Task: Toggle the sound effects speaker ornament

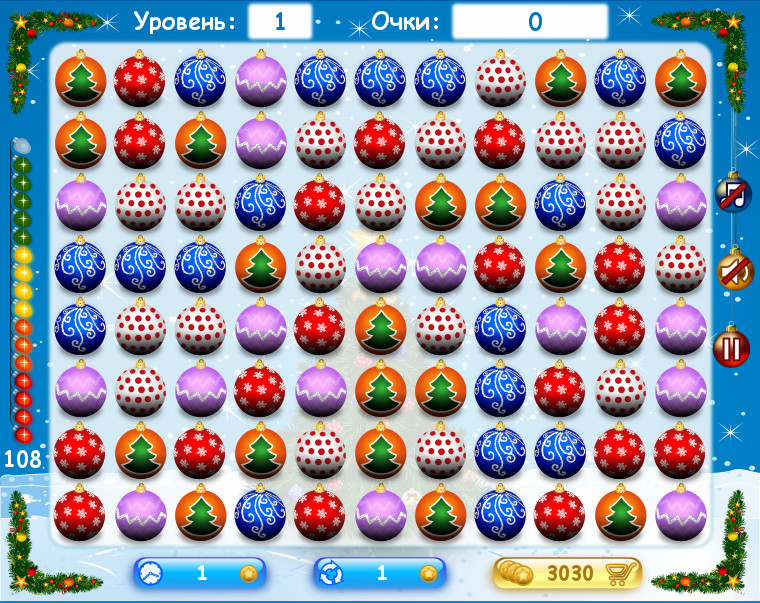Action: [733, 271]
